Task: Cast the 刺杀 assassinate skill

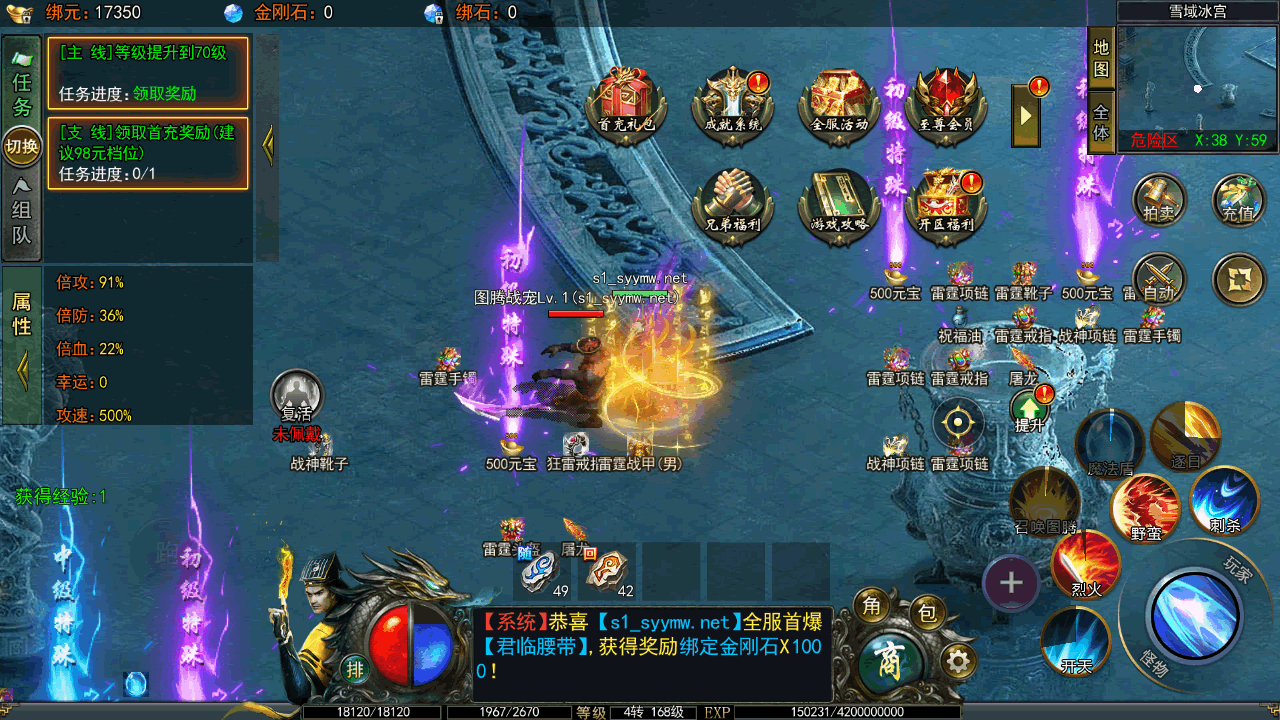Action: 1224,500
